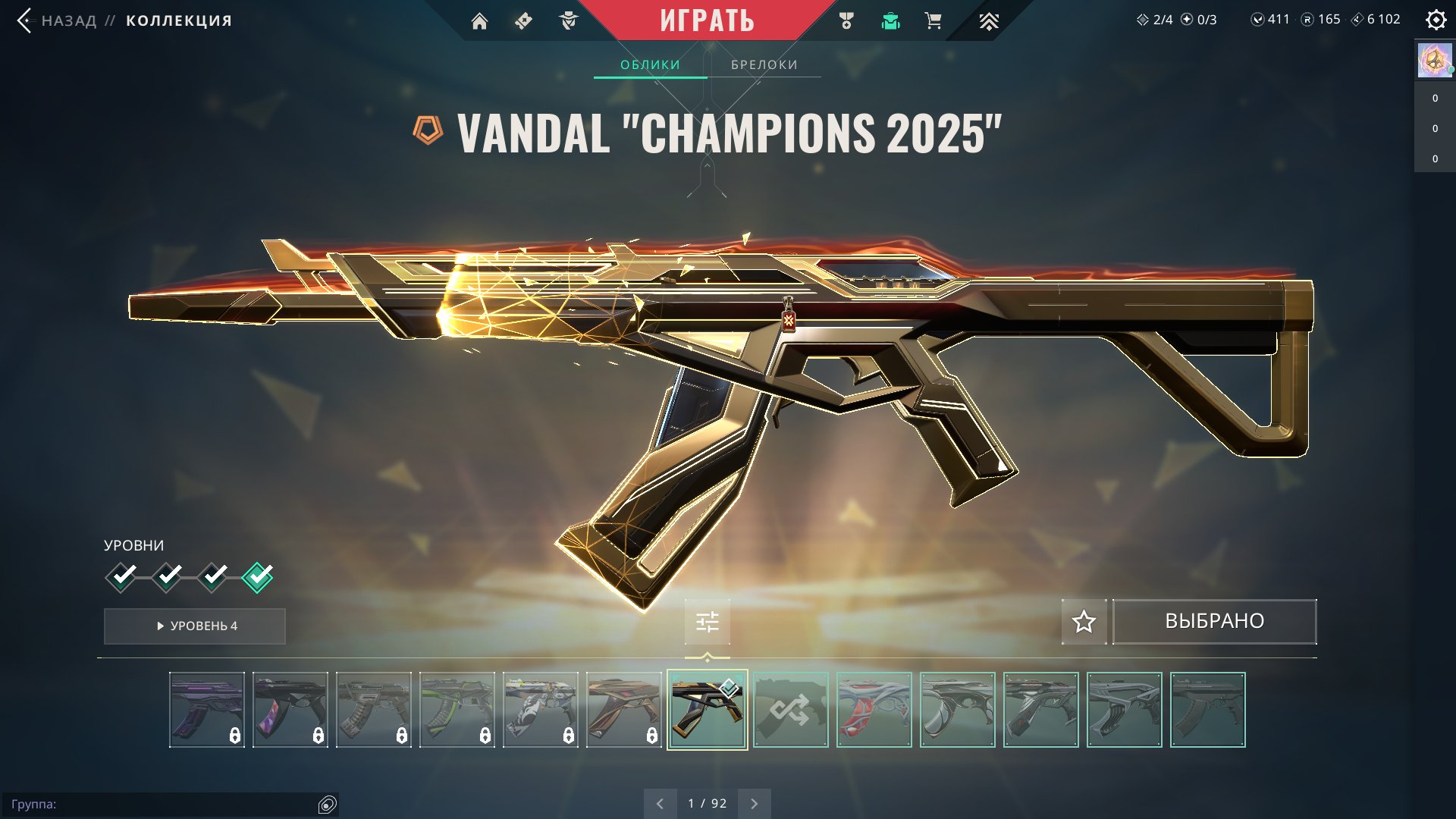Toggle the favorite star button

tap(1084, 622)
